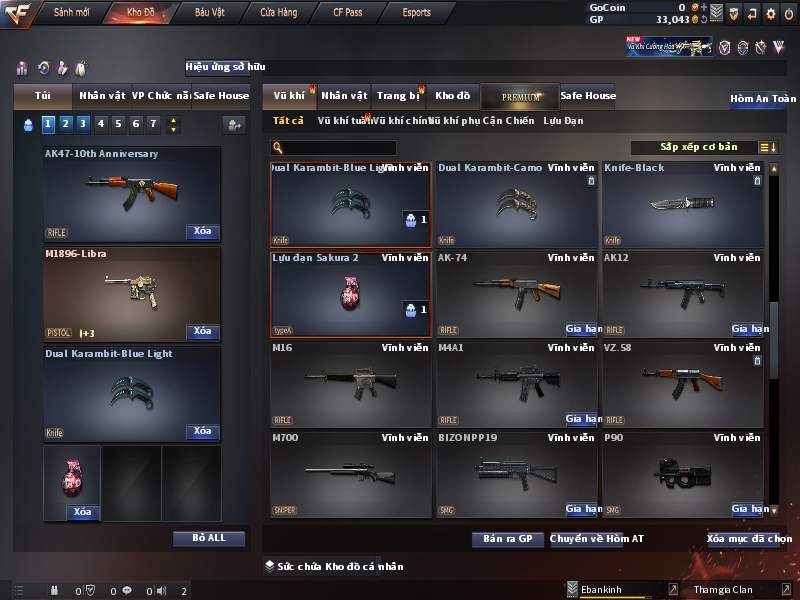Click the Bỏ ALL button
Viewport: 800px width, 600px height.
click(209, 538)
